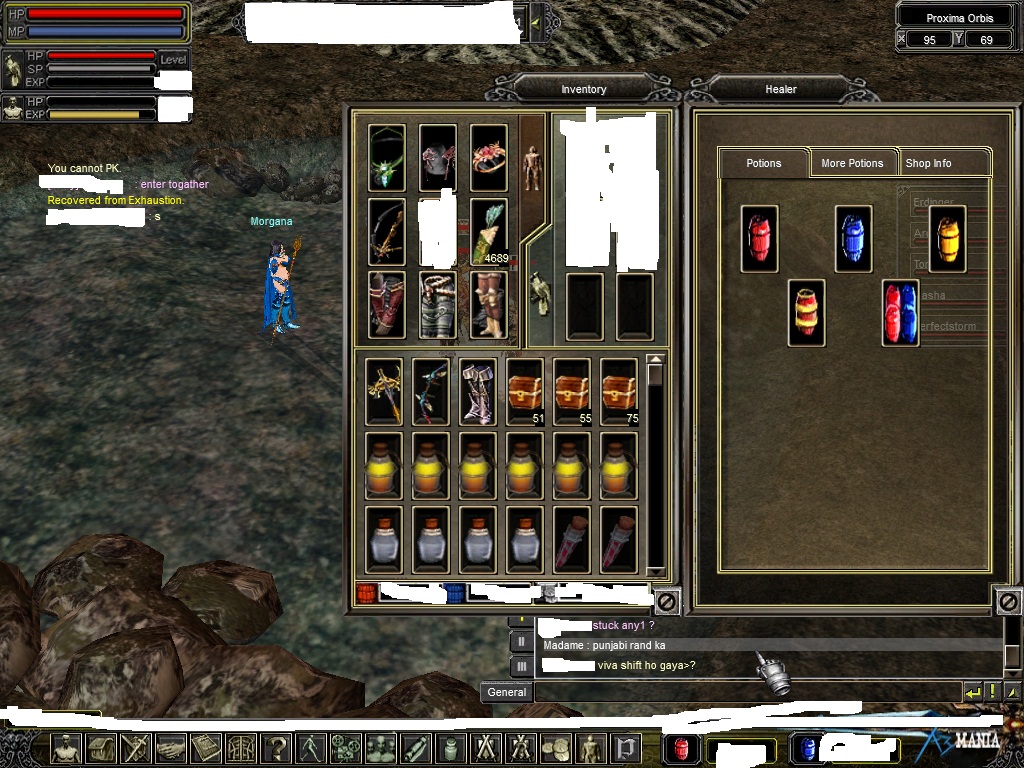Image resolution: width=1024 pixels, height=768 pixels.
Task: Open the Shop Info tab
Action: coord(929,163)
